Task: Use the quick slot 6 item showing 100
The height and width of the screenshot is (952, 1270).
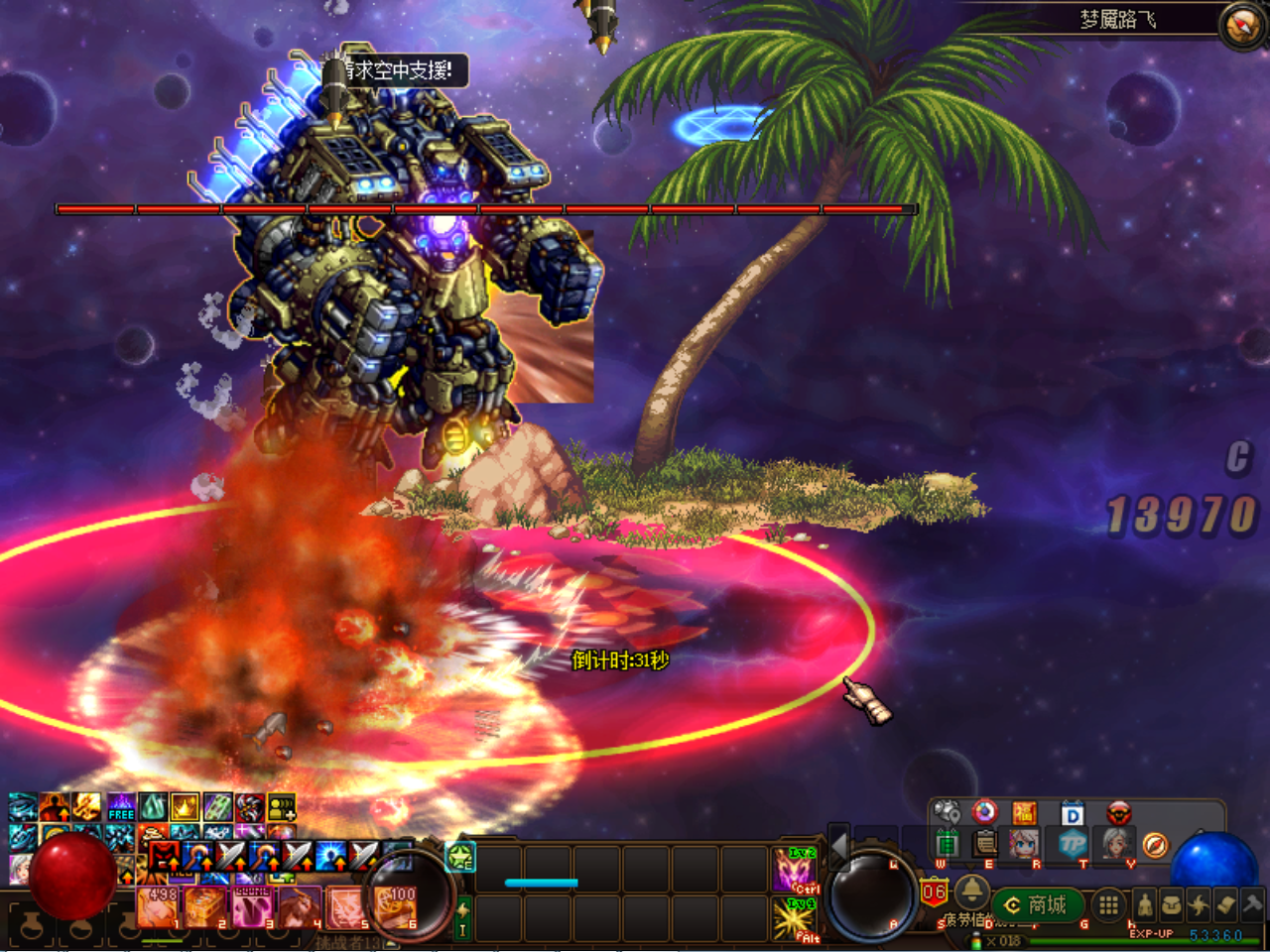Action: click(396, 906)
